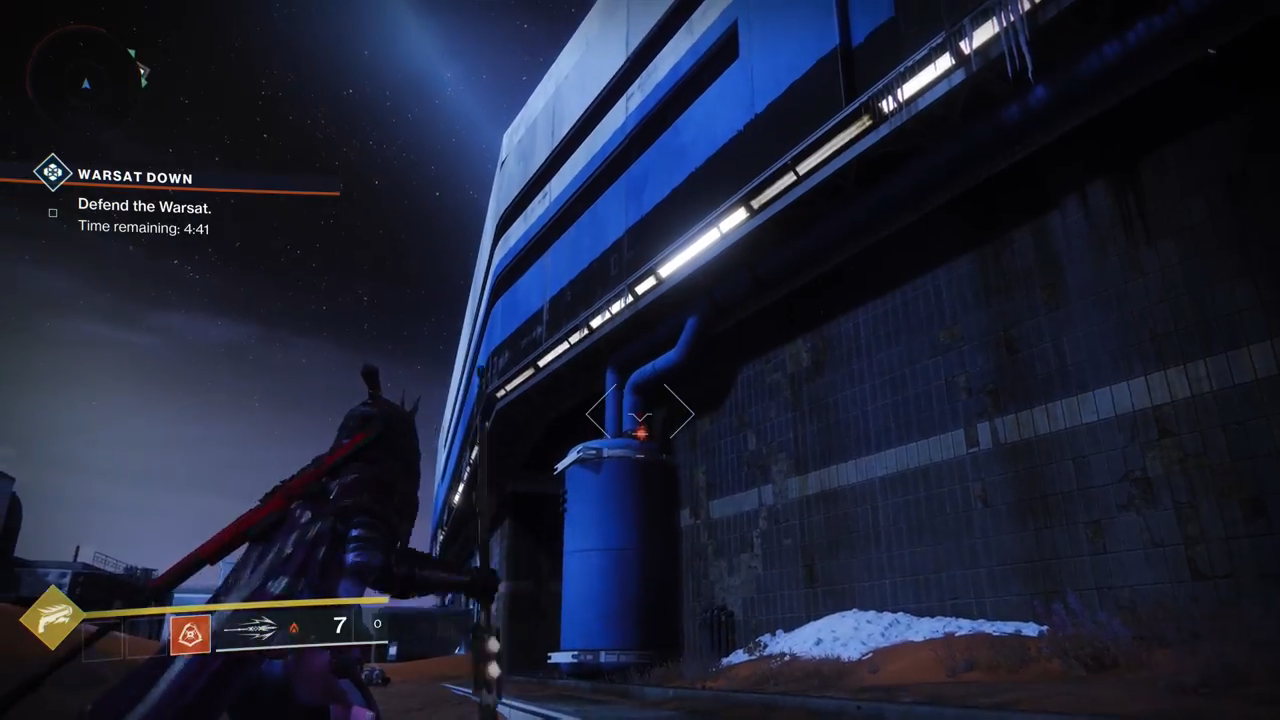Select the Warsat Down public event icon
Viewport: 1280px width, 720px height.
[52, 172]
